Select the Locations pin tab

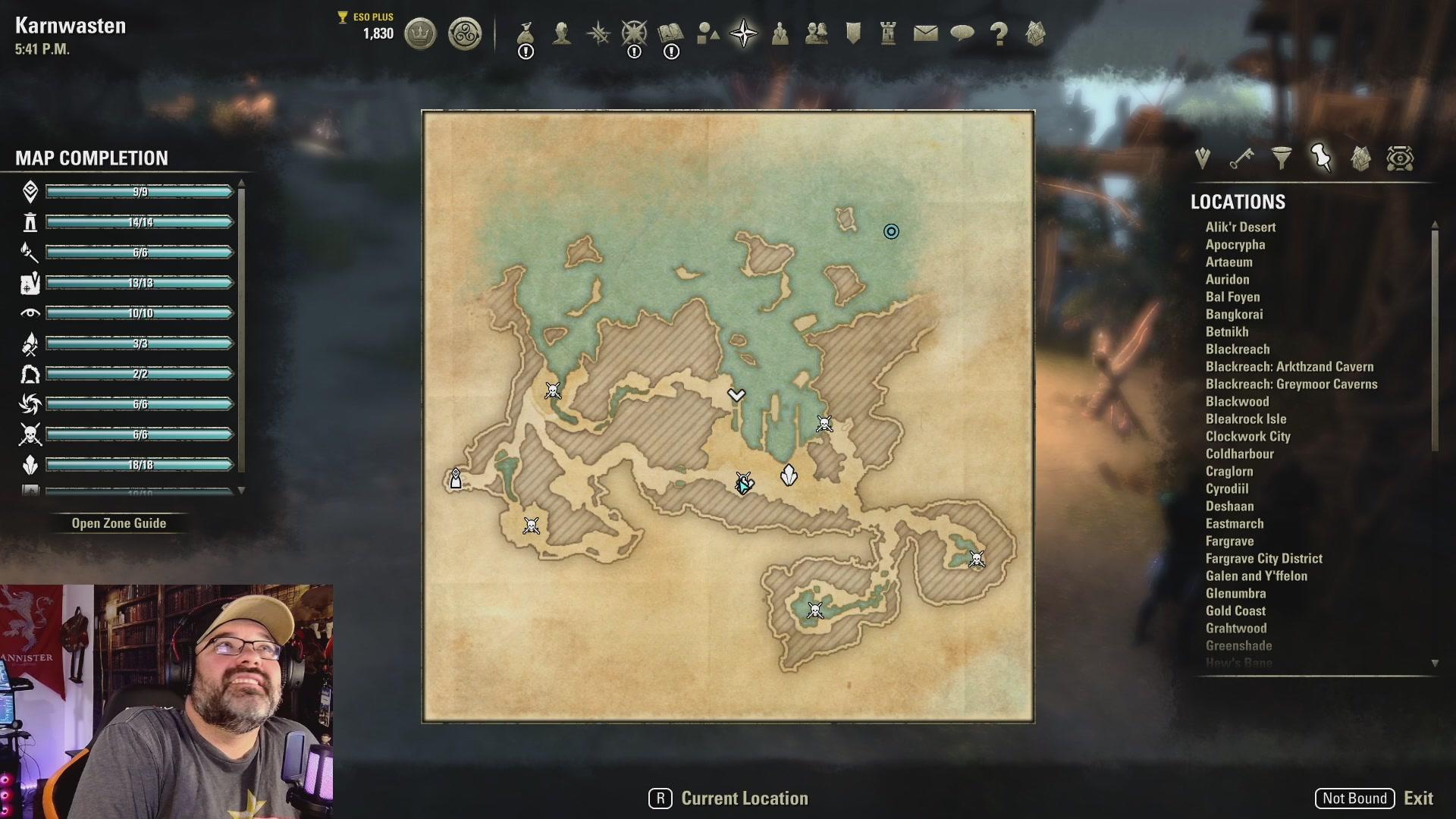1323,158
